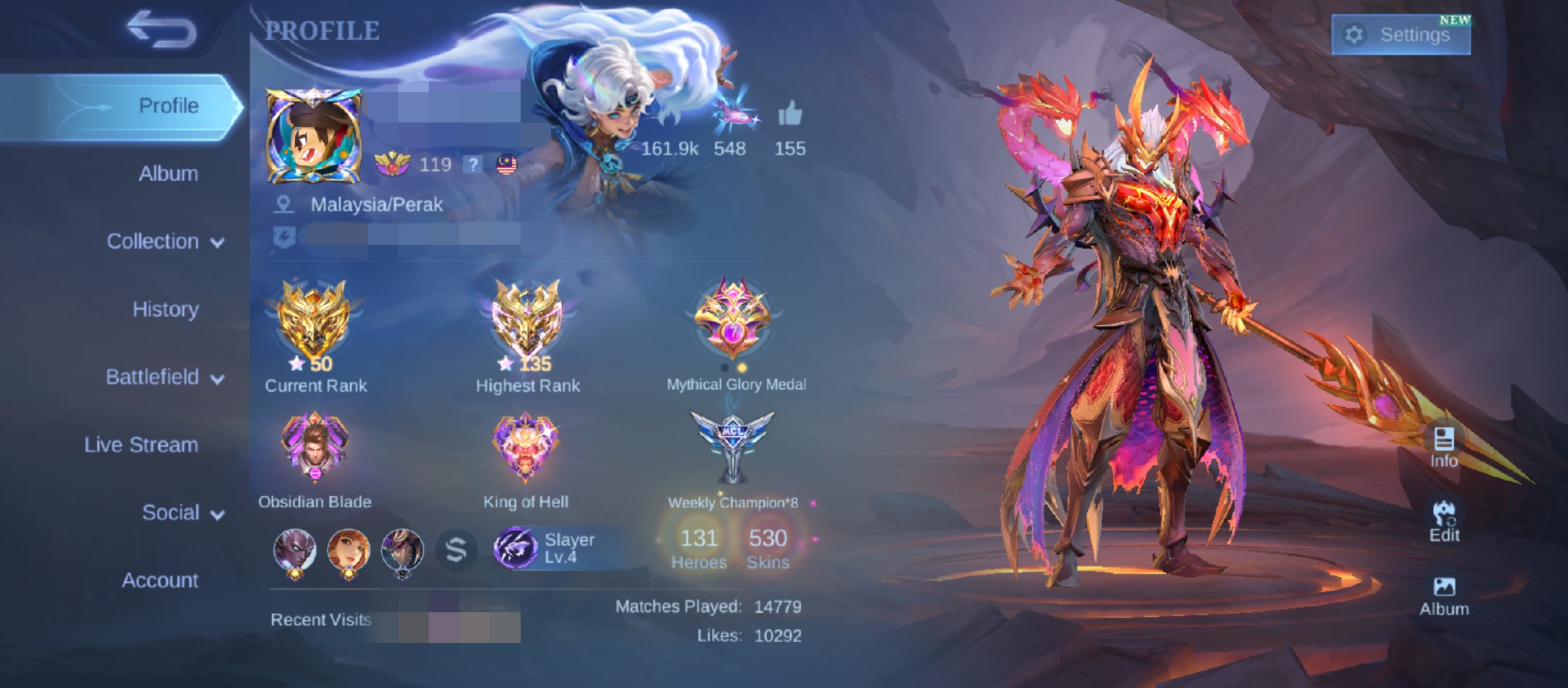1568x688 pixels.
Task: Click the Malaysia flag icon
Action: [x=505, y=165]
